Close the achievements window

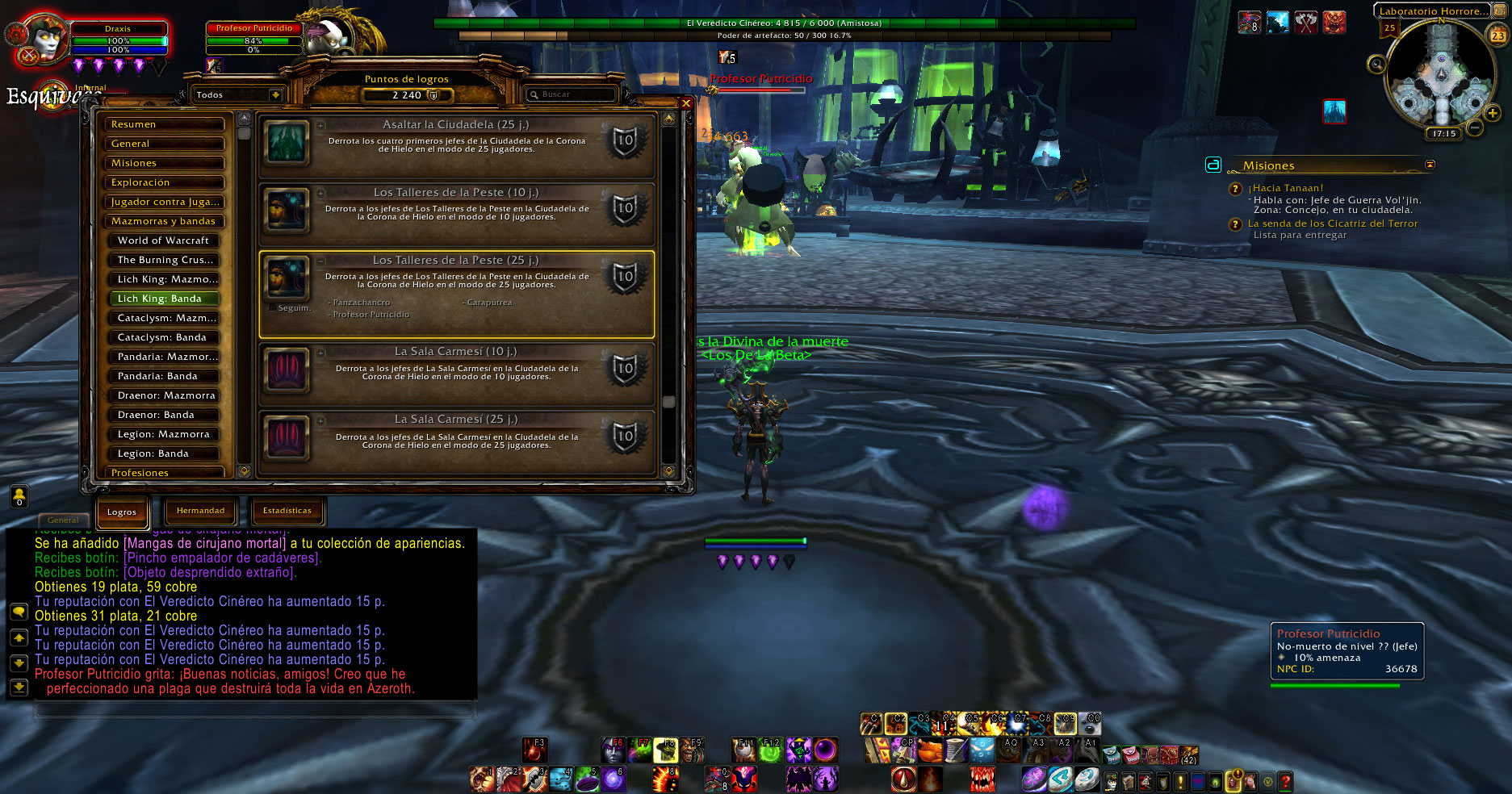685,103
